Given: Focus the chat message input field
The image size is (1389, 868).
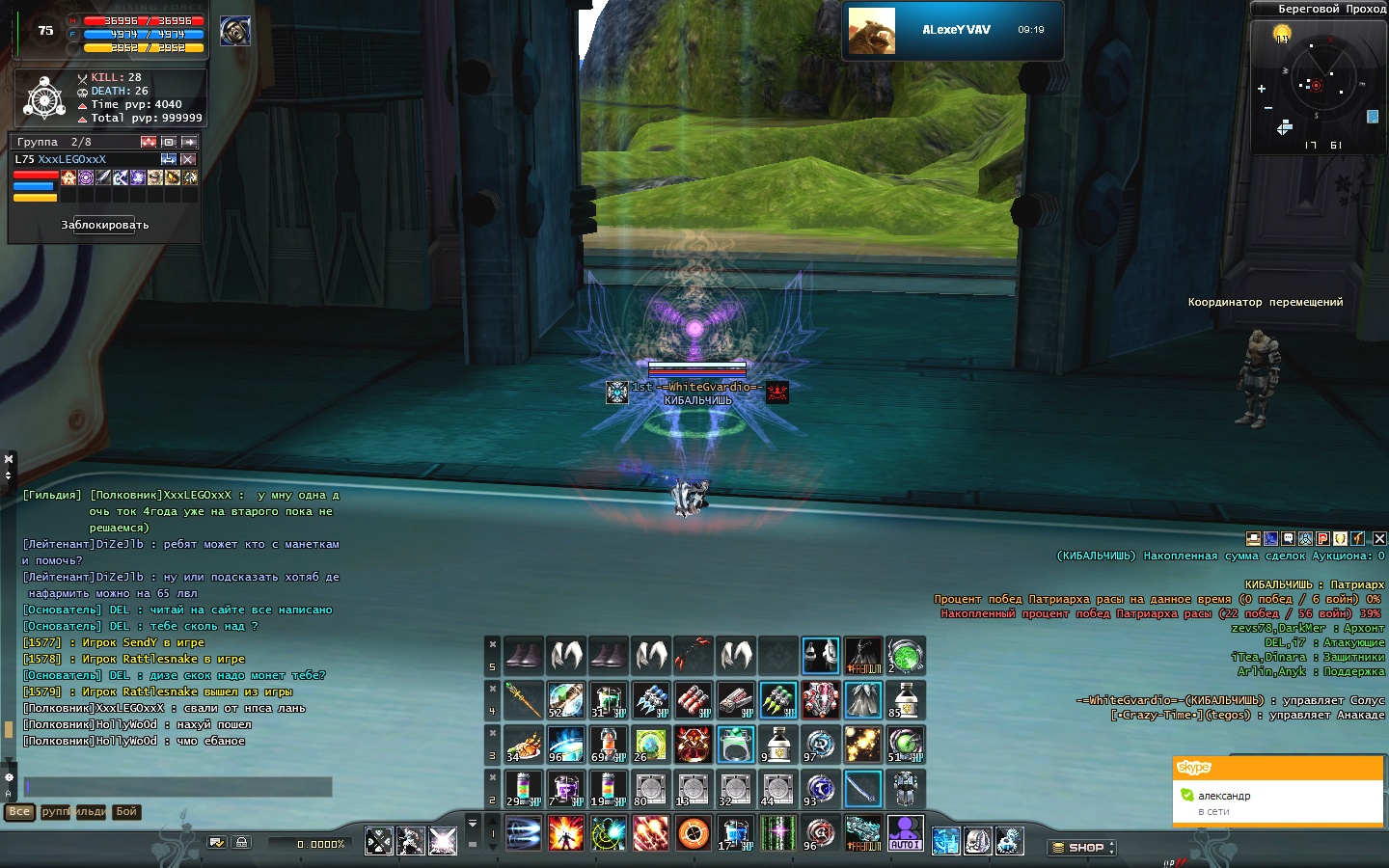Looking at the screenshot, I should click(x=177, y=787).
